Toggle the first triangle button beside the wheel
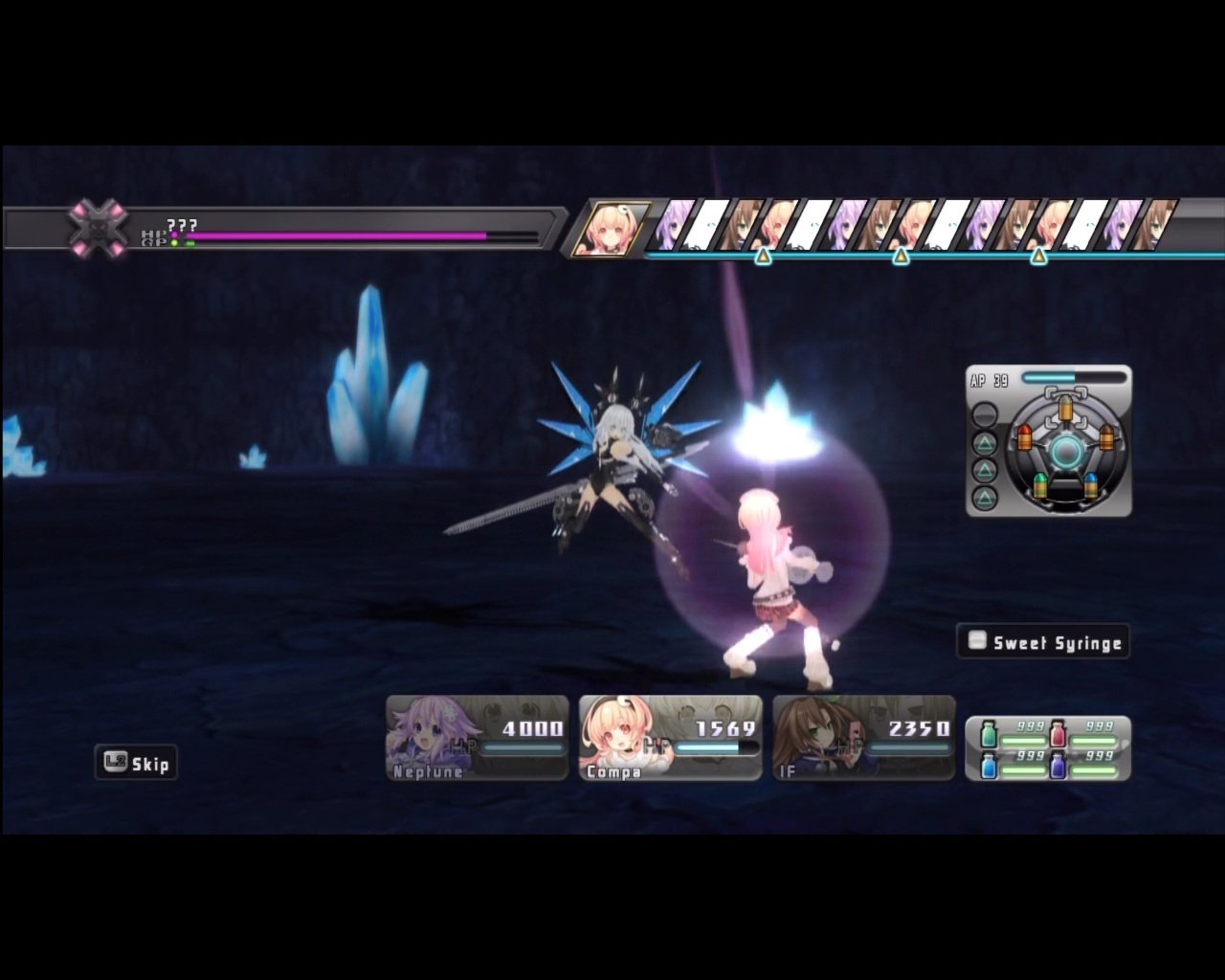 (x=986, y=441)
